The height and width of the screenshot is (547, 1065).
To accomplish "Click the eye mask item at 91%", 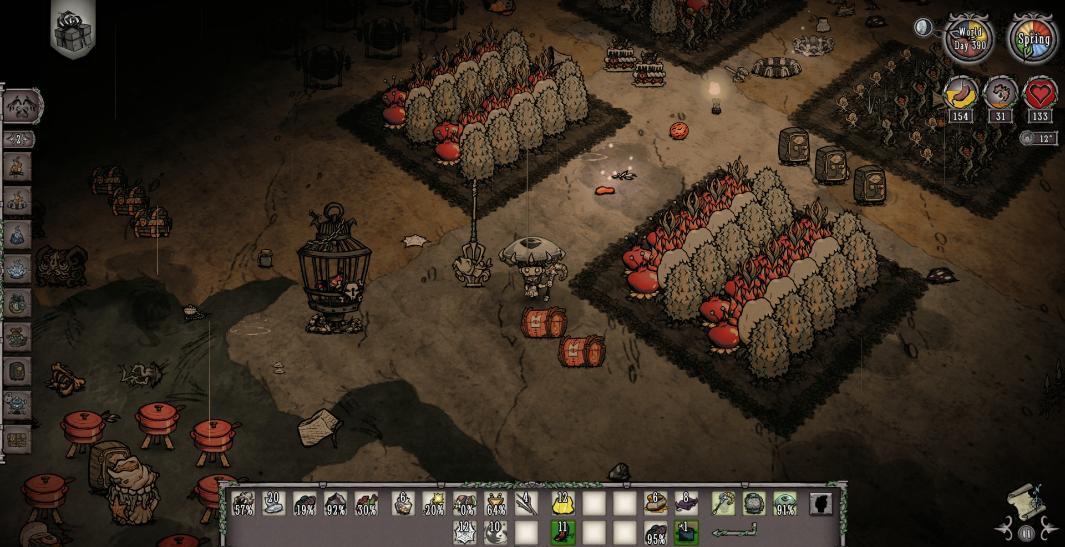I will pos(786,503).
